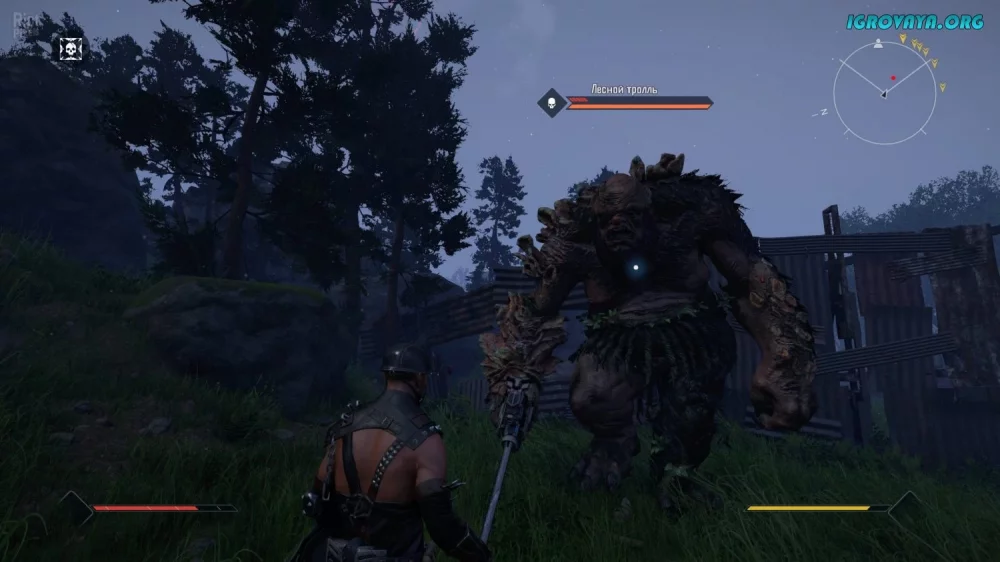The image size is (1000, 562).
Task: Open the circular radar minimap
Action: (884, 93)
